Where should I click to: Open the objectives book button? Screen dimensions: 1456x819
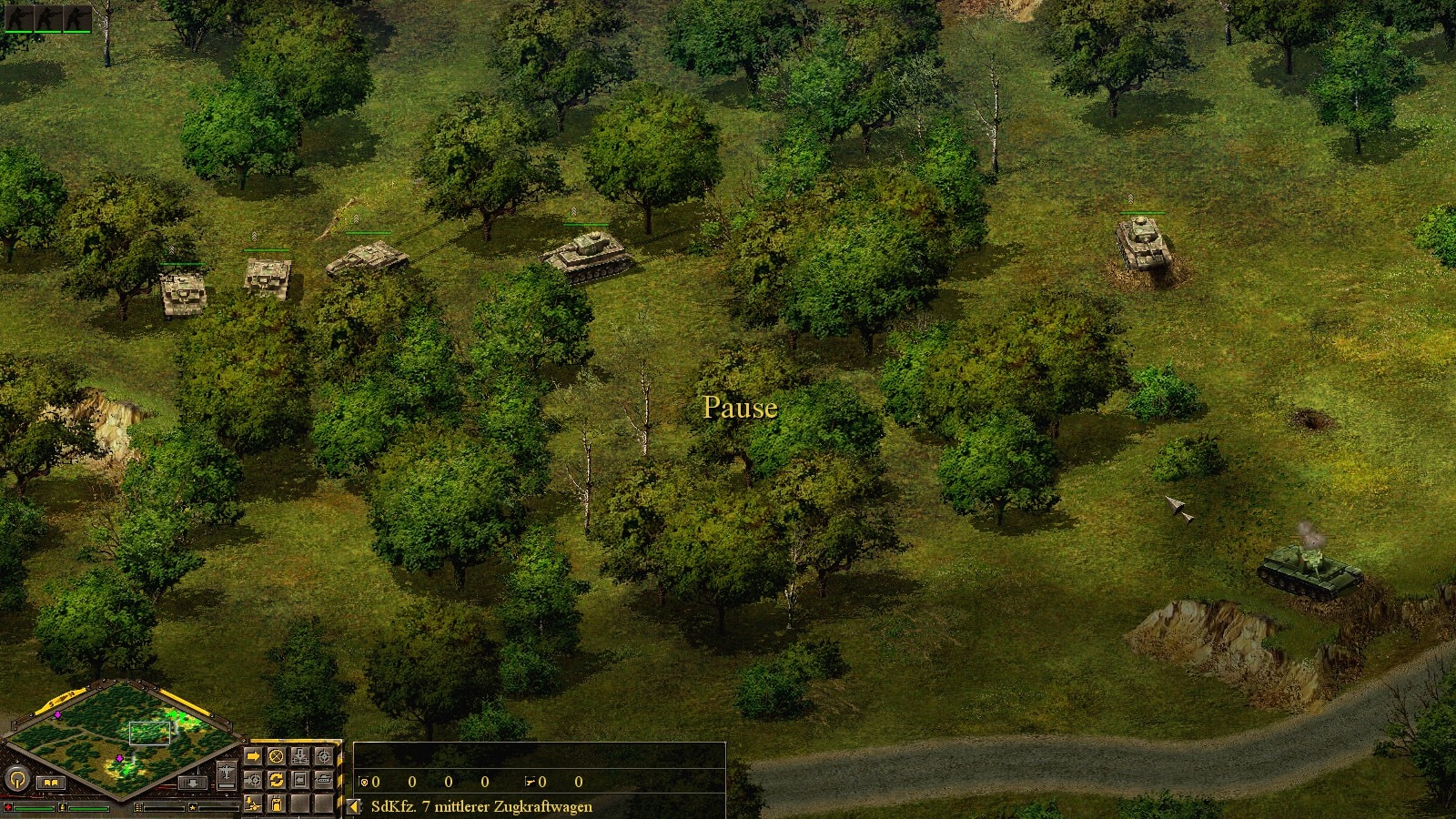click(x=50, y=782)
